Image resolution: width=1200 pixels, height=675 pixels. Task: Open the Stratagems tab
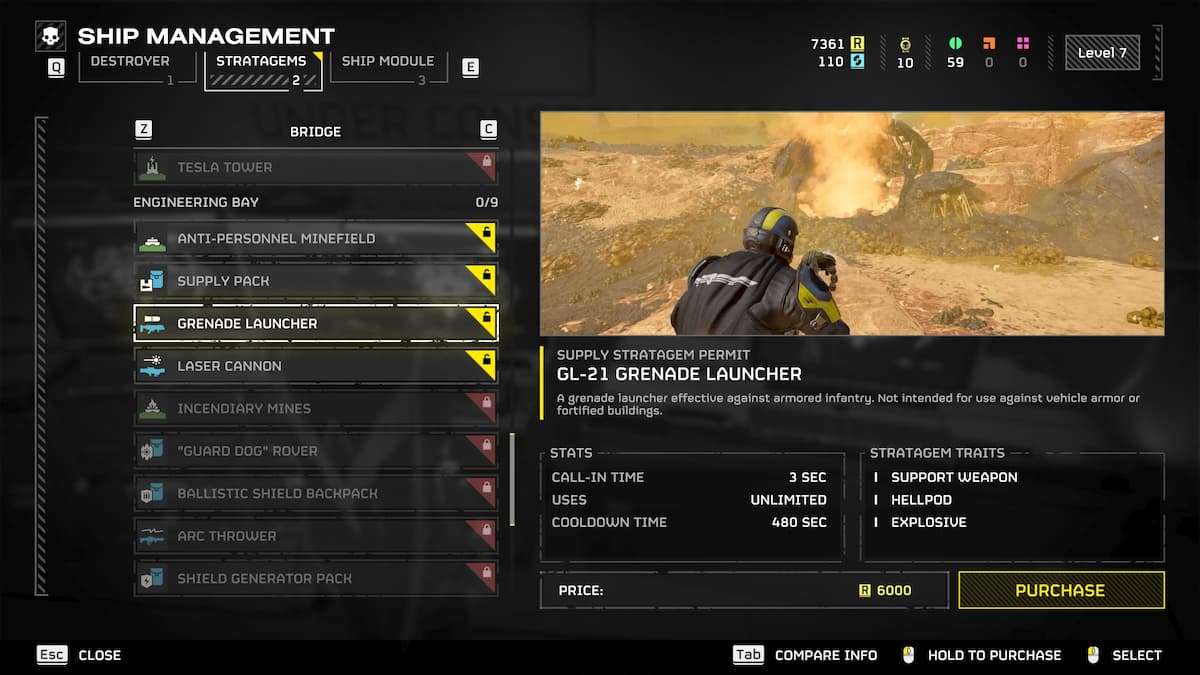pyautogui.click(x=264, y=67)
